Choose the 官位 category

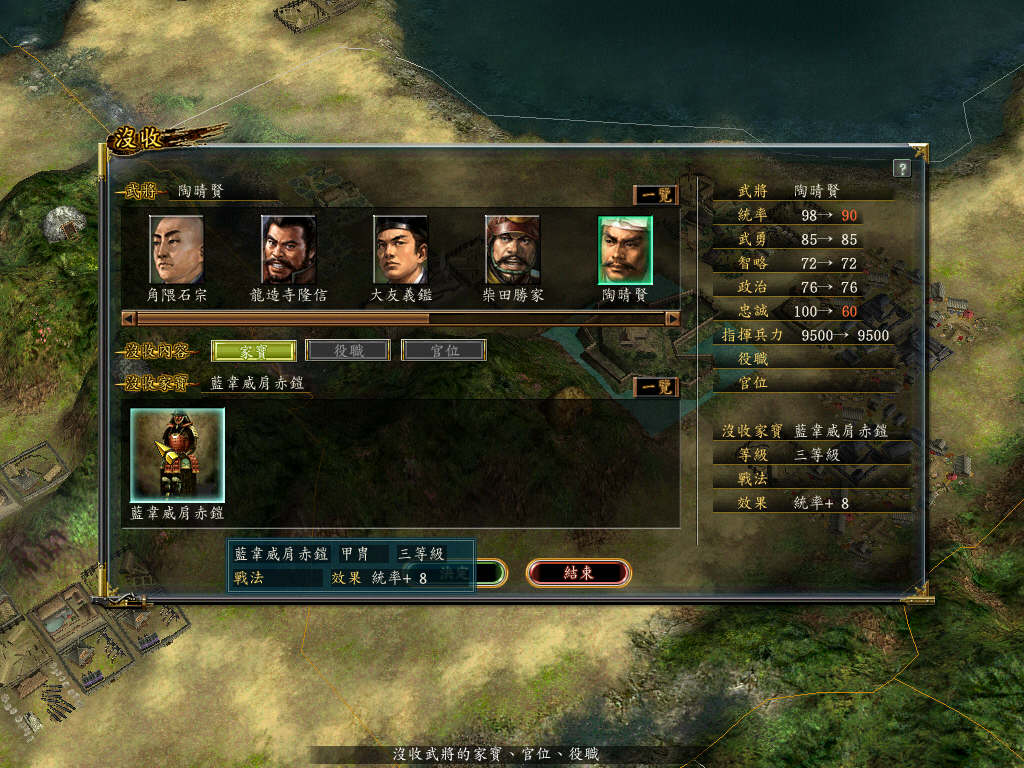[x=443, y=351]
